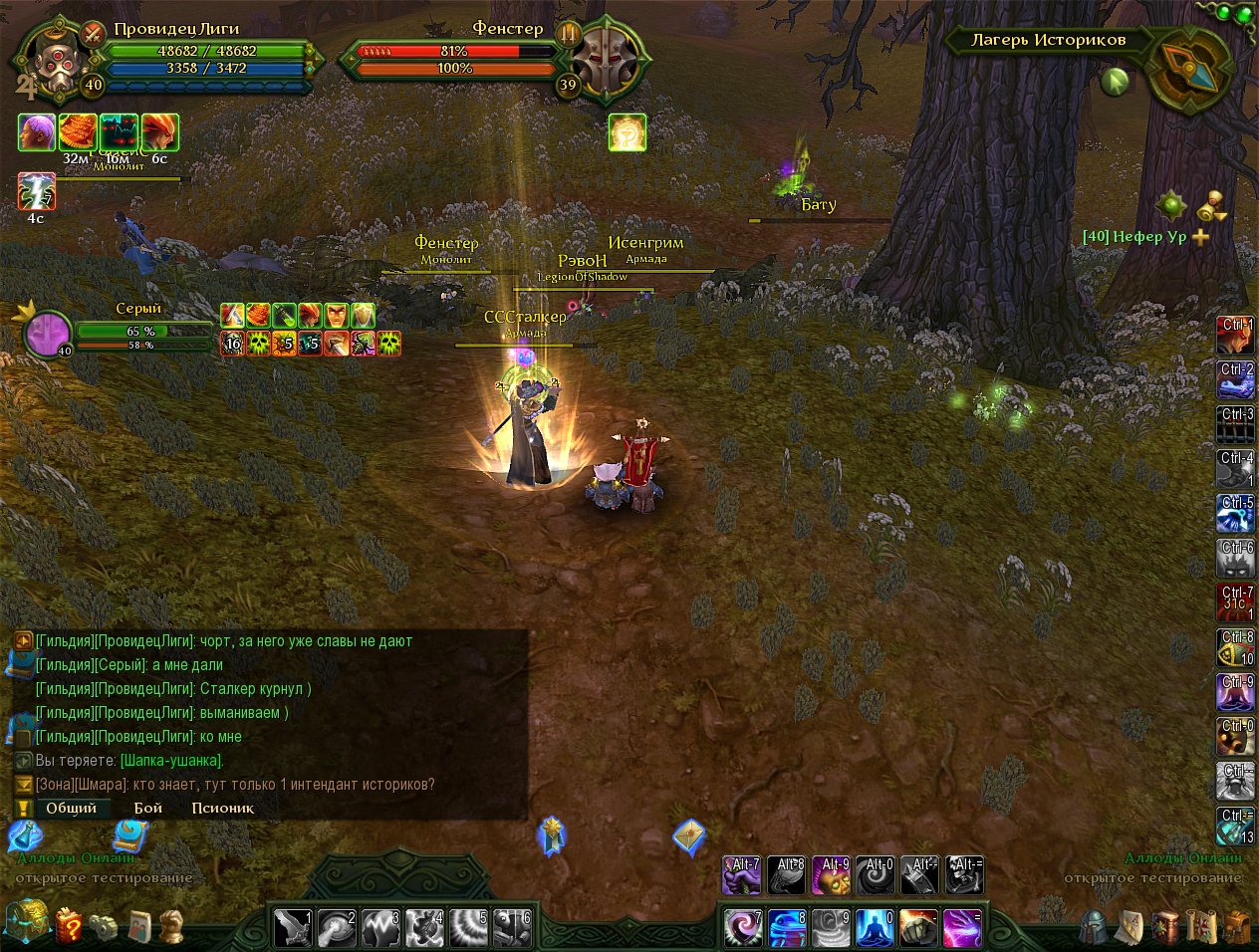Screen dimensions: 1259x952
Task: Activate the Alt-= skull and bones ability
Action: (x=964, y=875)
